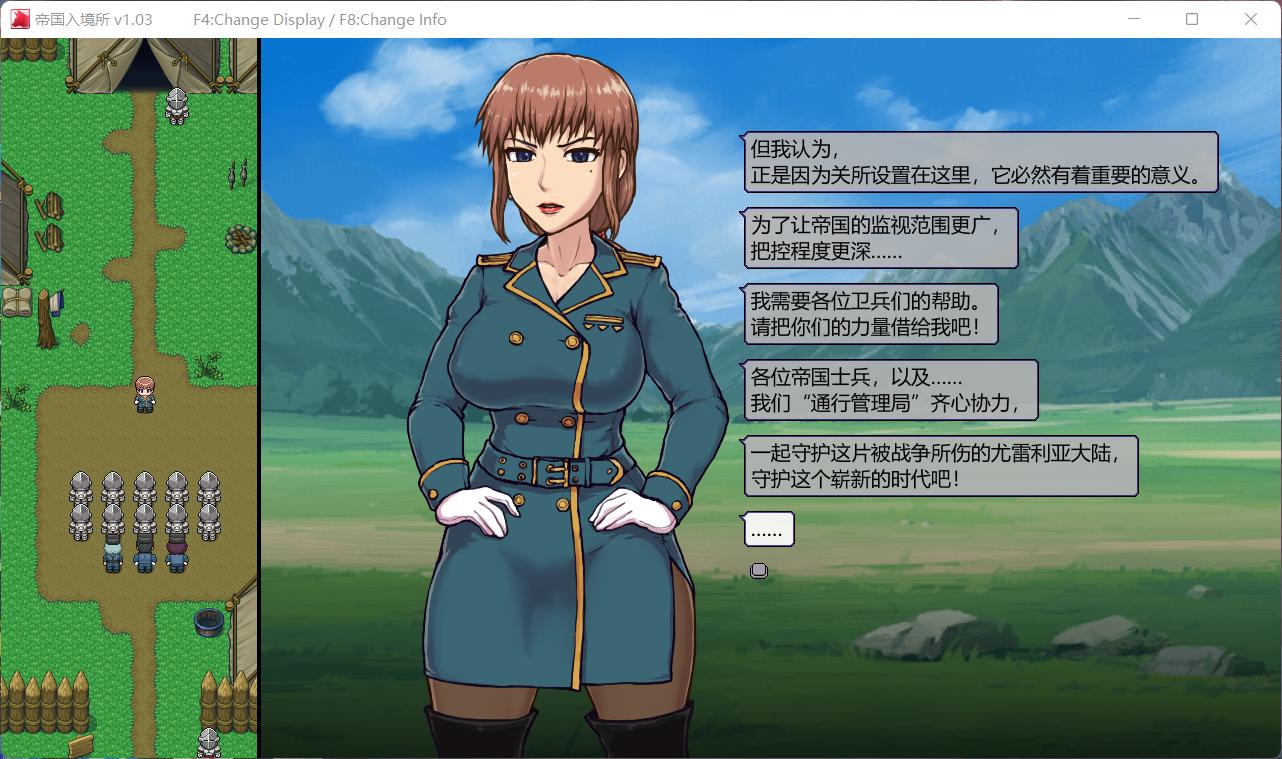Minimize the game window
The image size is (1282, 759).
pyautogui.click(x=1134, y=19)
